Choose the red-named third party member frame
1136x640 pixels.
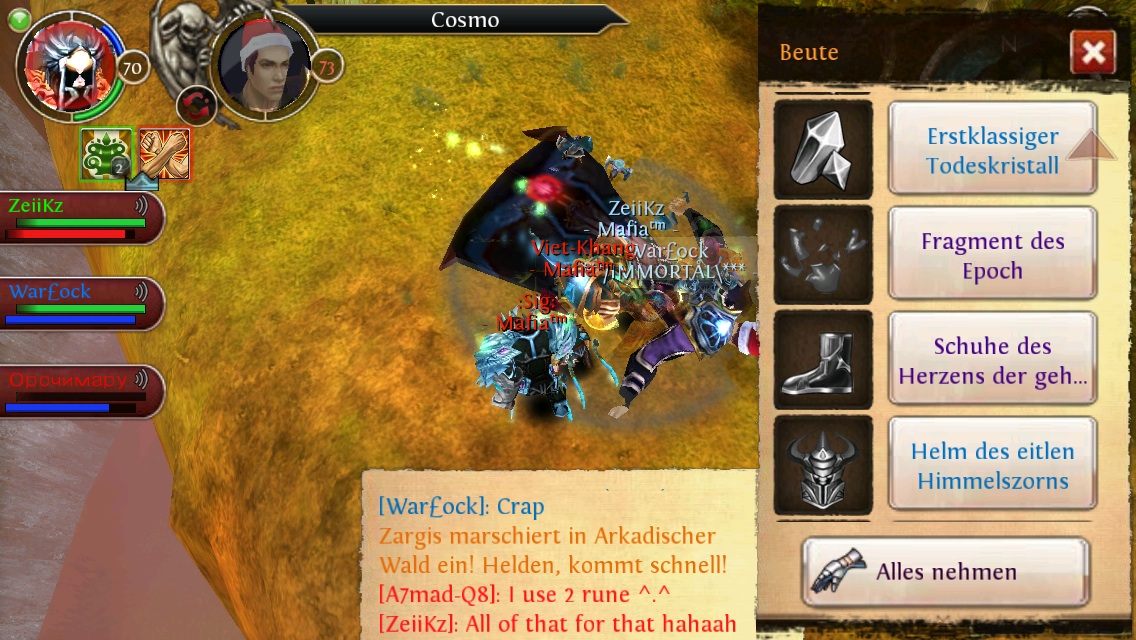click(80, 391)
